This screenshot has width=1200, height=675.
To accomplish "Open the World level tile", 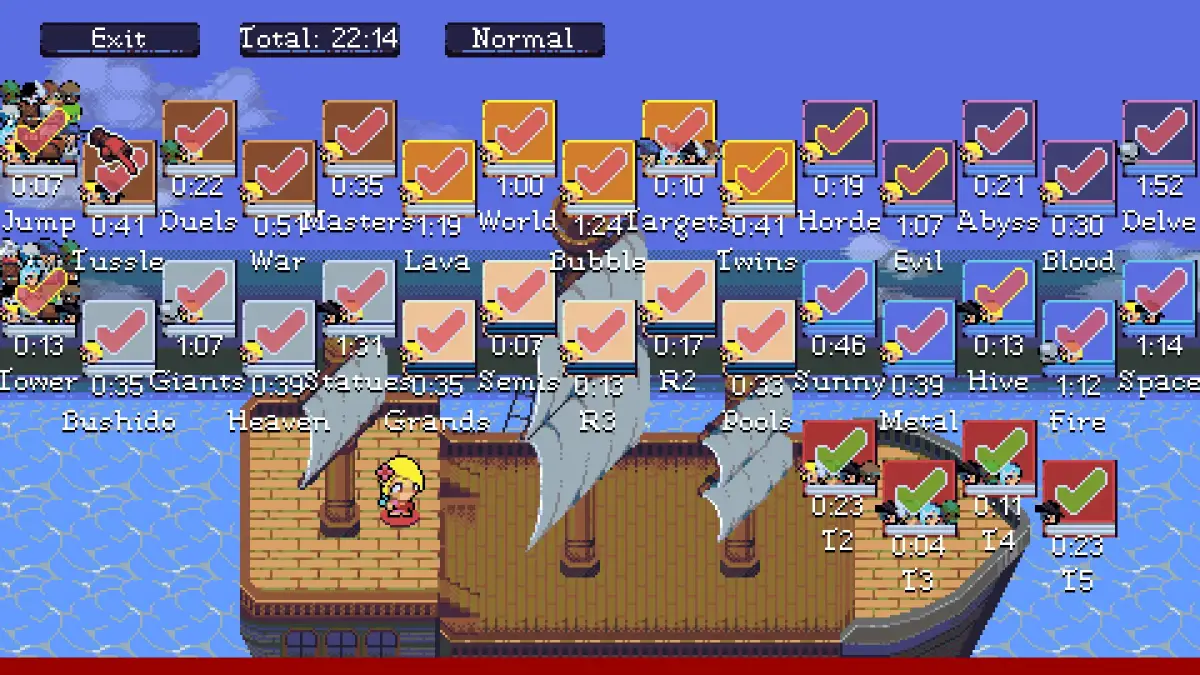I will click(519, 136).
